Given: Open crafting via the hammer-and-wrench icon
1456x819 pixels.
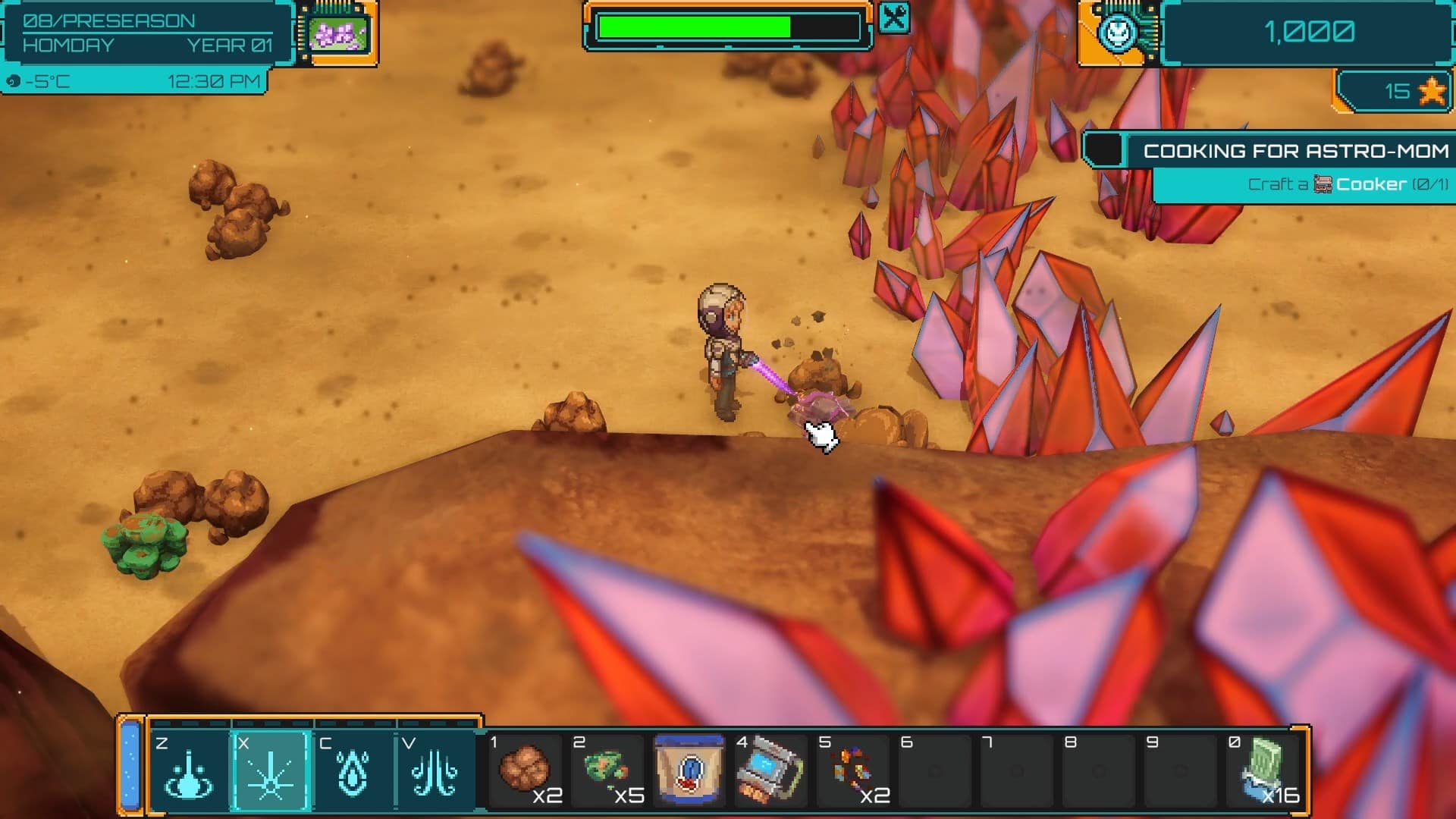Looking at the screenshot, I should click(x=895, y=17).
